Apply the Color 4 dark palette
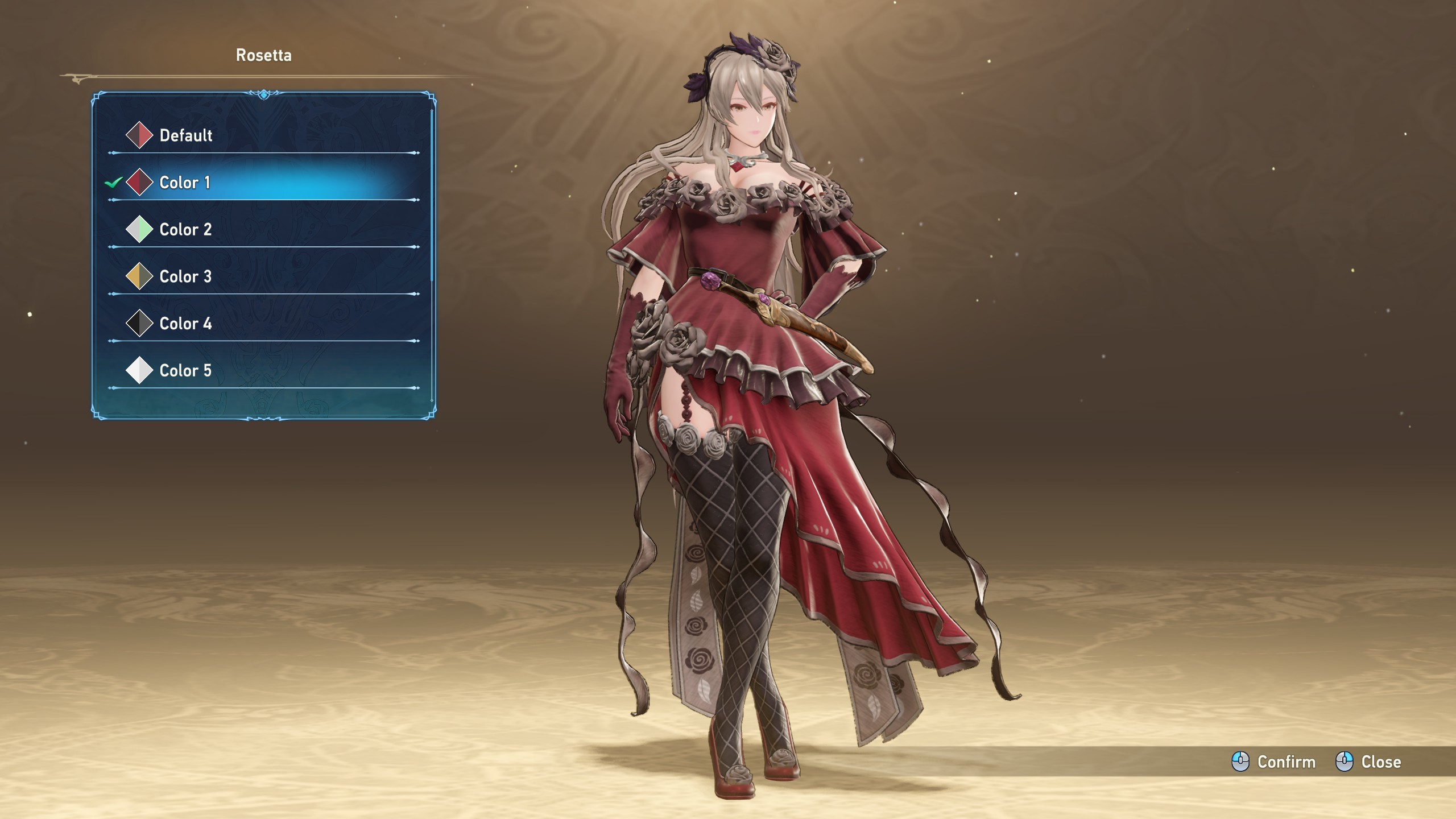The height and width of the screenshot is (819, 1456). (185, 324)
